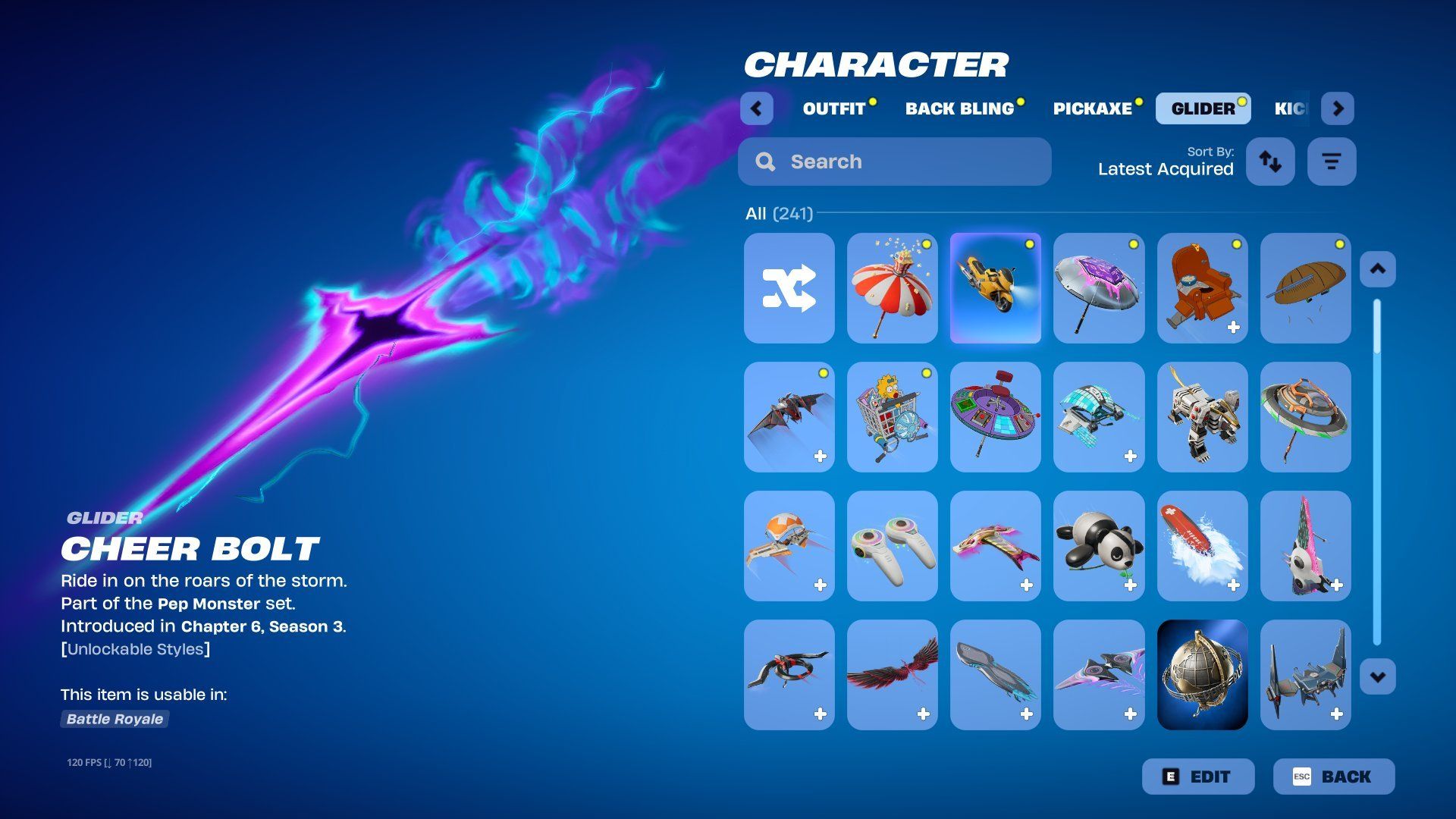This screenshot has width=1456, height=819.
Task: Select the popcorn umbrella glider
Action: click(892, 288)
